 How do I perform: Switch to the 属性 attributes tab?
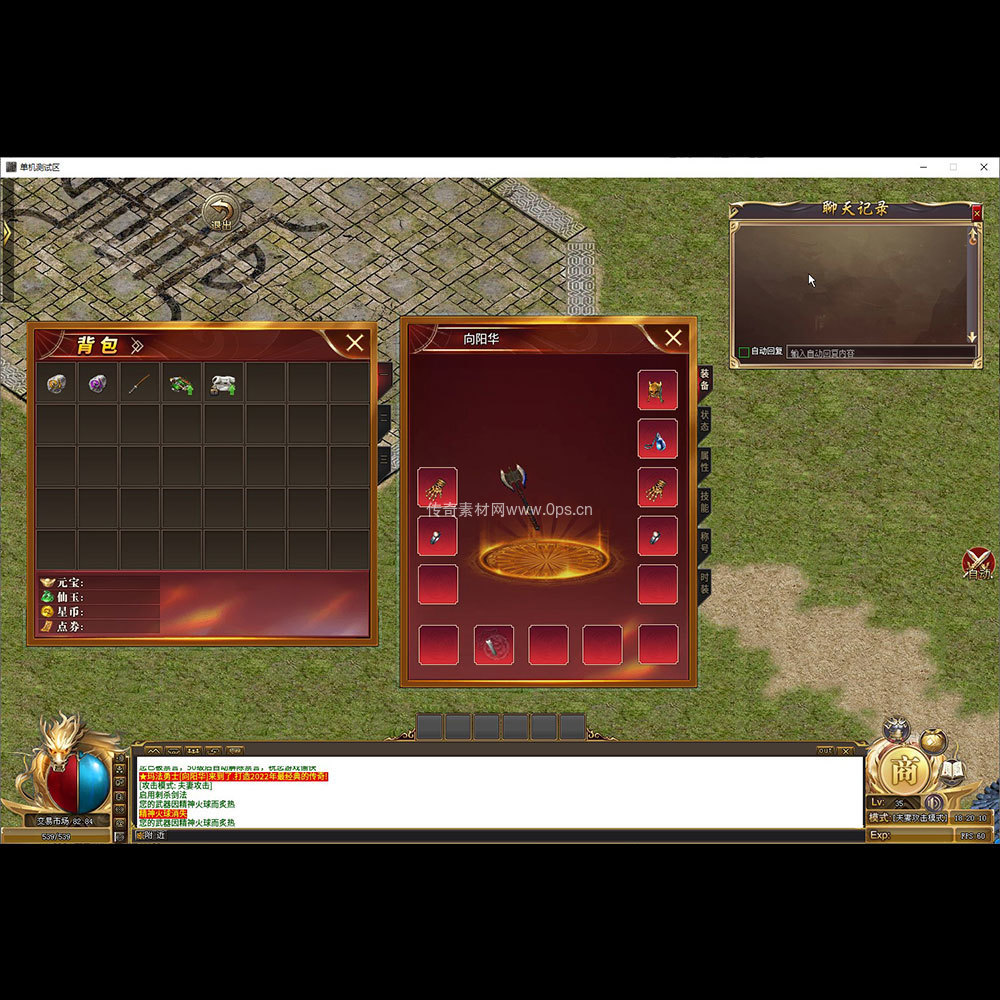705,460
